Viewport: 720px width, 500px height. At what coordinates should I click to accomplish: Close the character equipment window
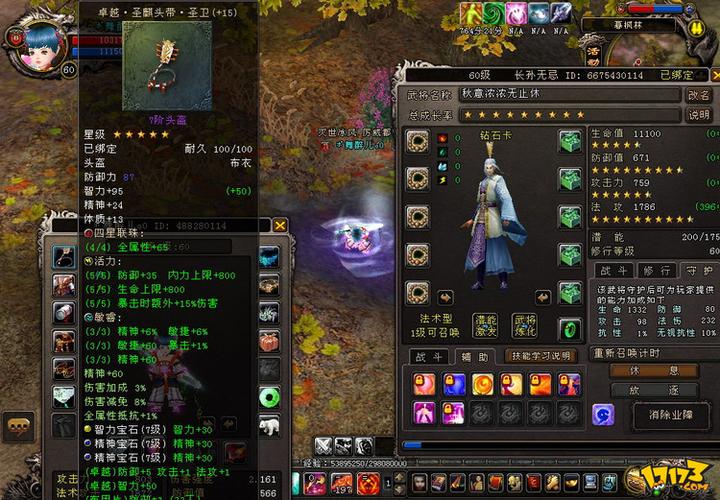pos(280,226)
